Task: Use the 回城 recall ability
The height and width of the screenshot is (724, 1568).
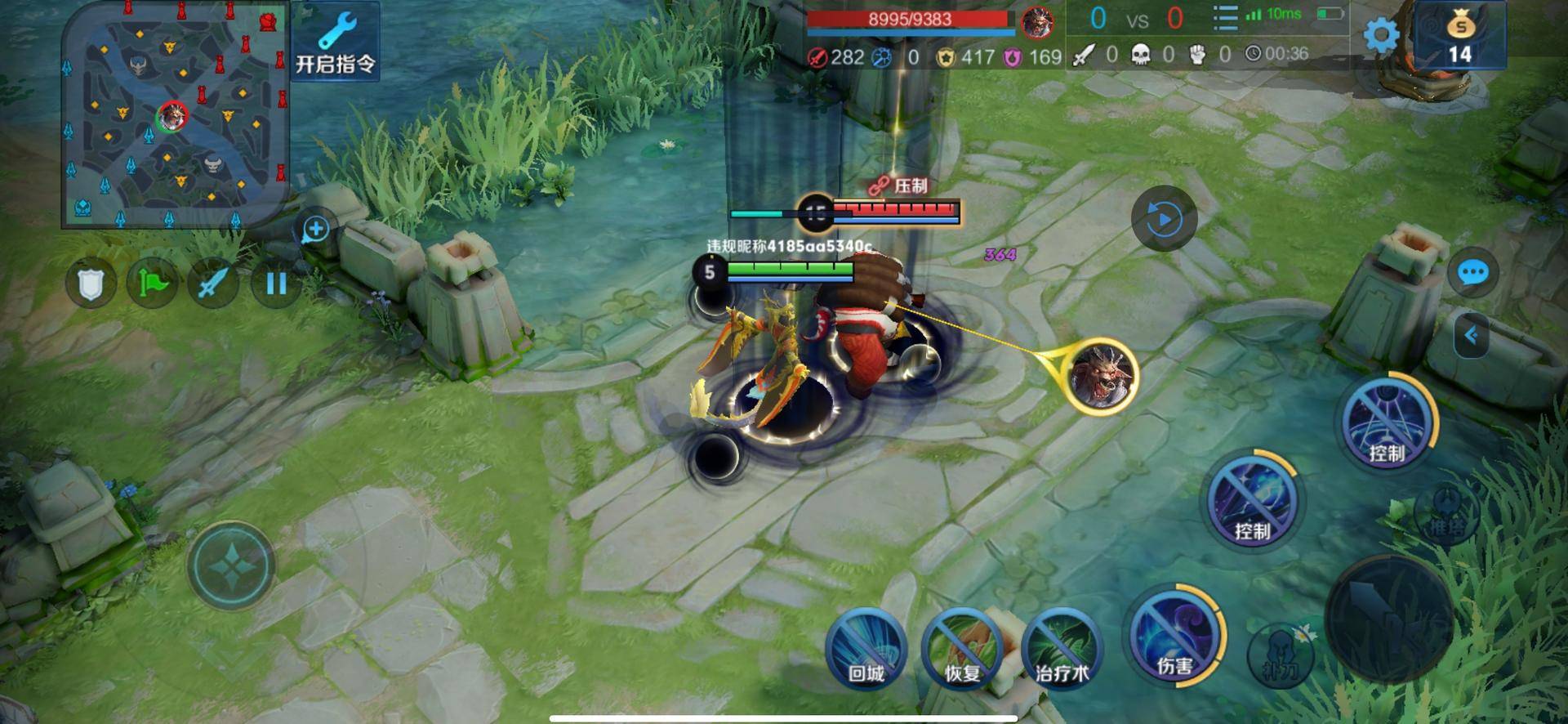Action: (x=866, y=649)
